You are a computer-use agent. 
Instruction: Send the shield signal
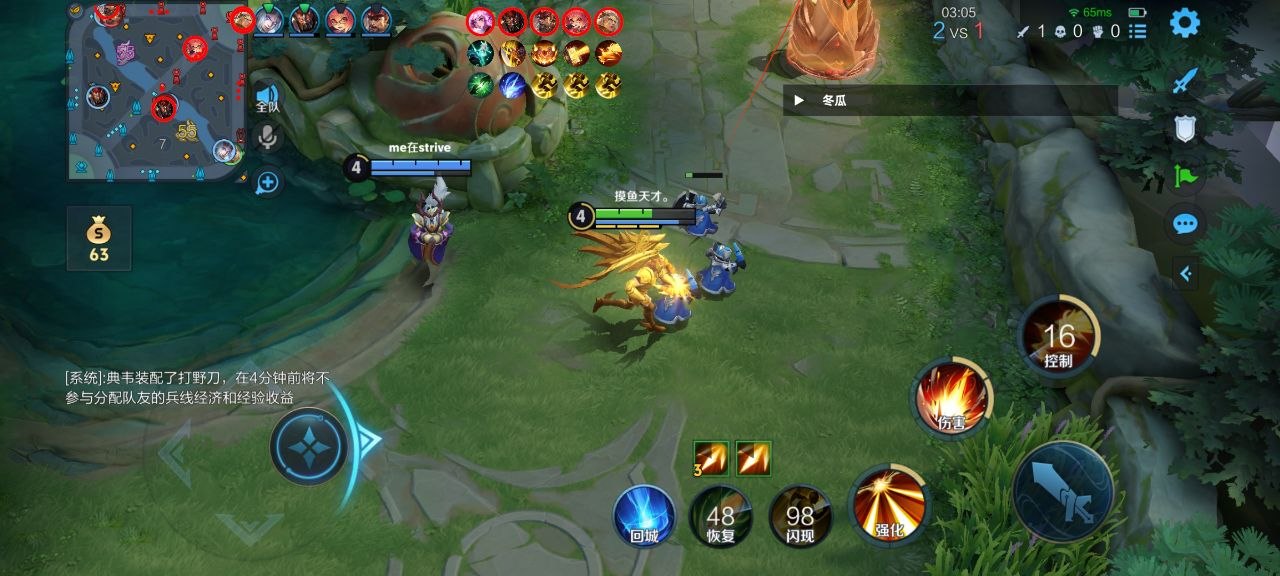(x=1185, y=129)
